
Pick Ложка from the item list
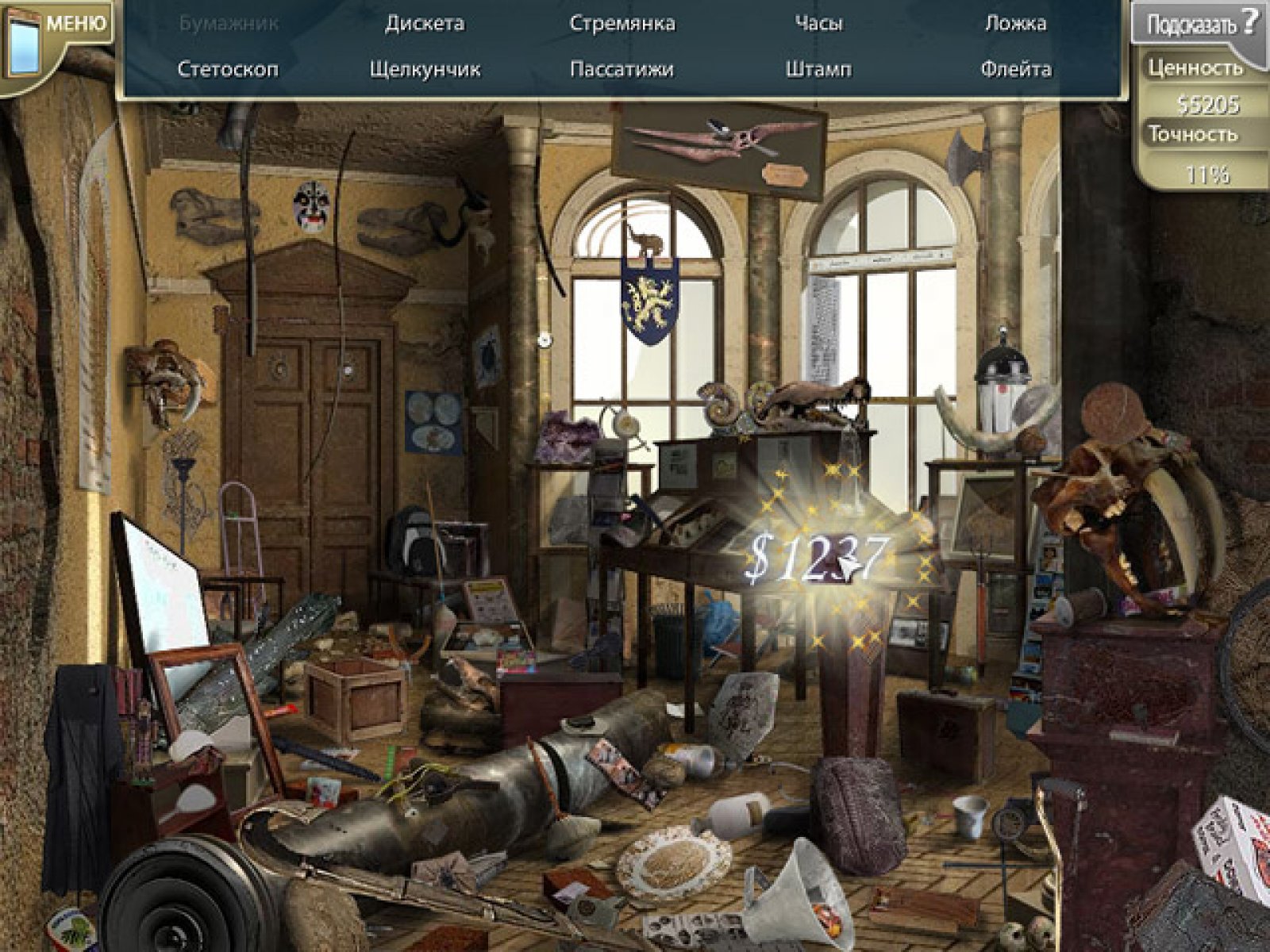[1015, 24]
